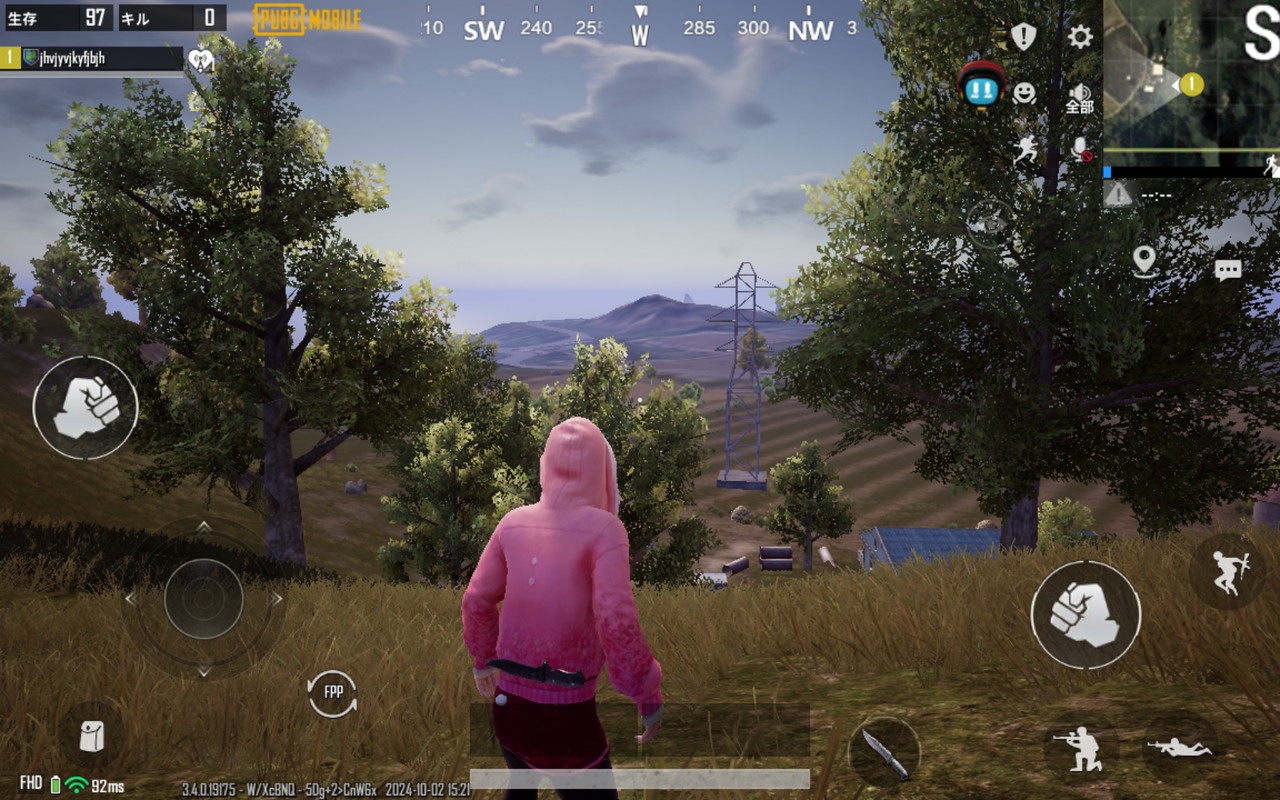
Task: Toggle the speaker voice channel button
Action: [1080, 97]
